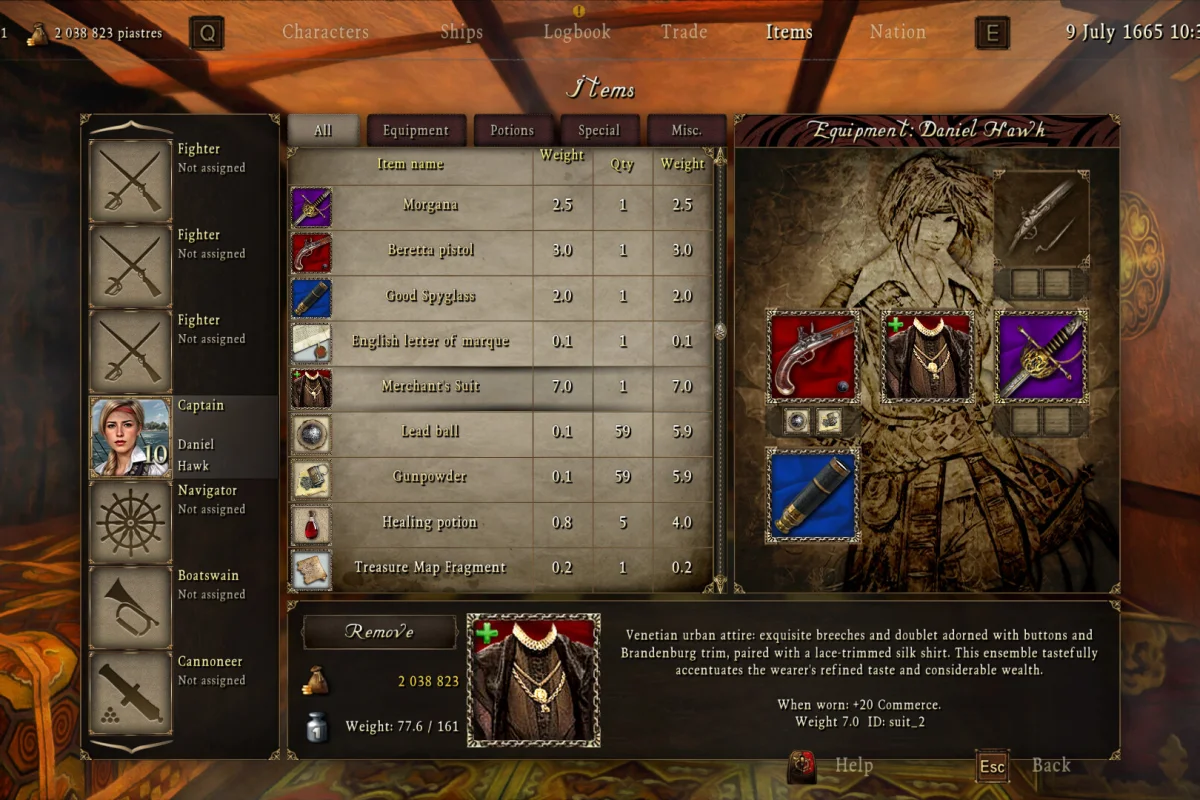
Task: Go Back from the Items screen
Action: 1050,766
